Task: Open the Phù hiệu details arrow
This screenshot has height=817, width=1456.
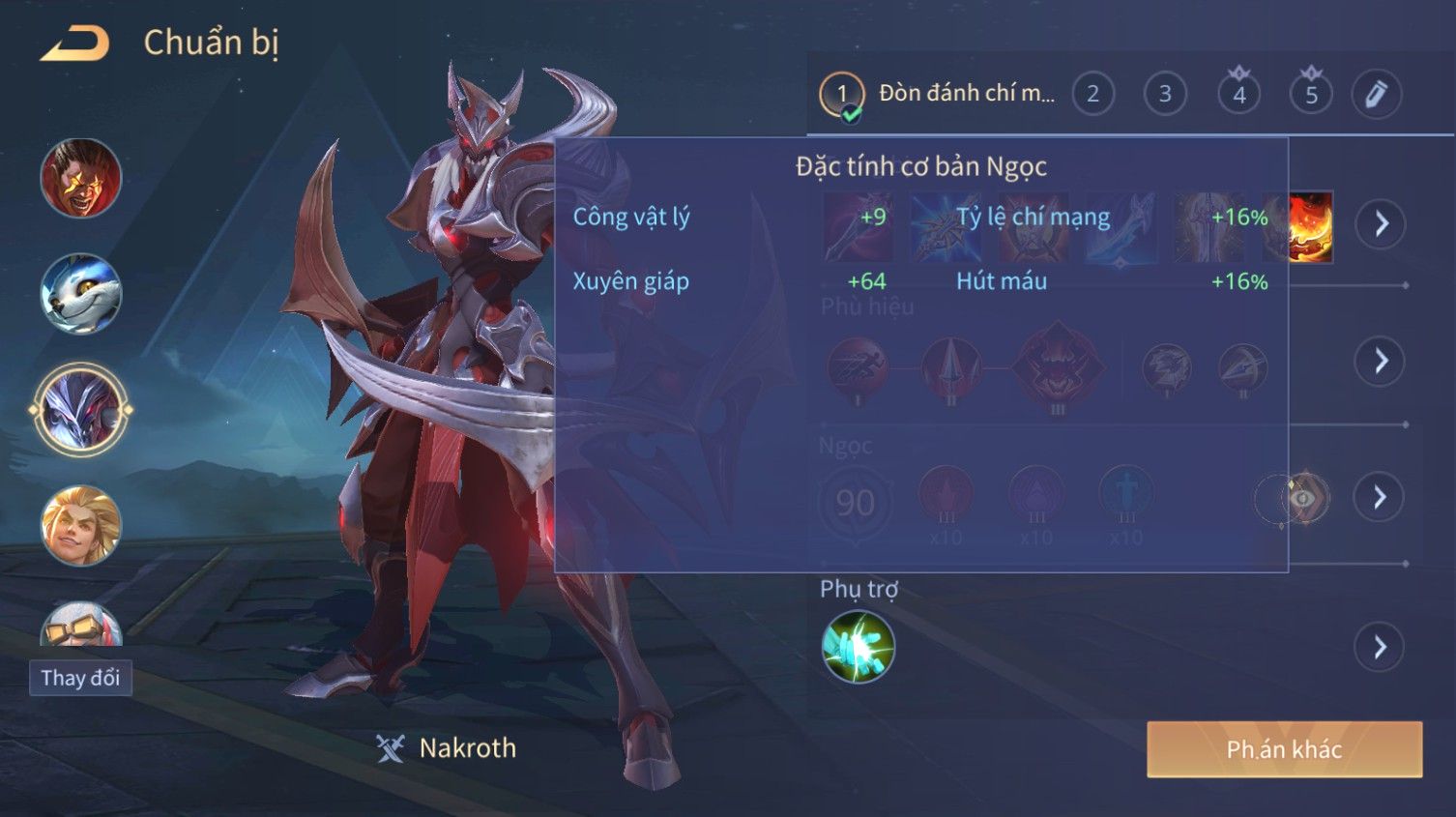Action: (x=1380, y=362)
